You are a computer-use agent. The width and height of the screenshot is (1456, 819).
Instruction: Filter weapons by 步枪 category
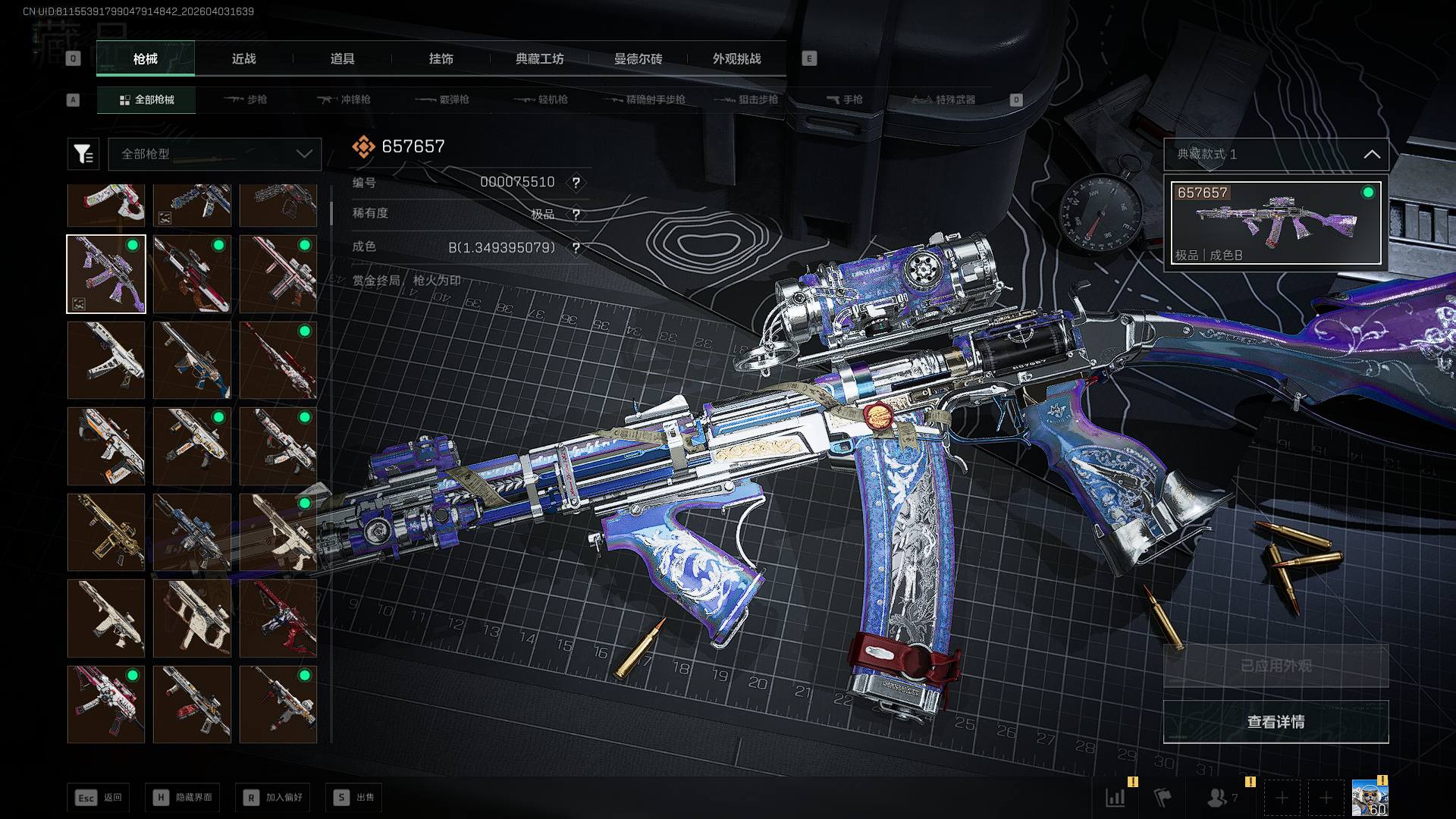[246, 99]
